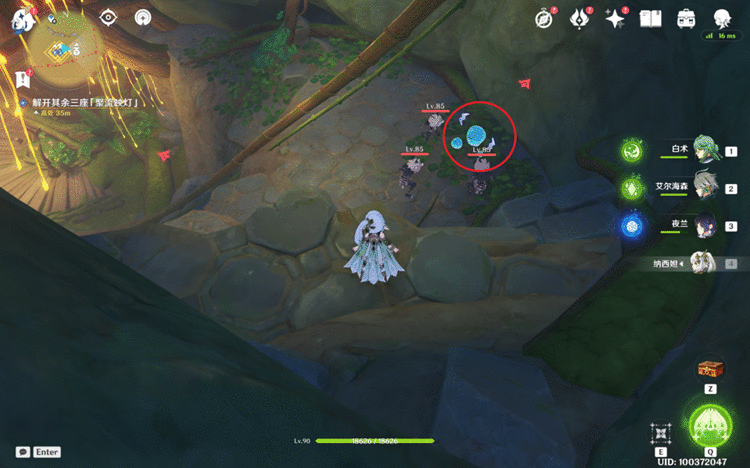Open the character profile head icon
Screen dimensions: 750x468
point(722,19)
